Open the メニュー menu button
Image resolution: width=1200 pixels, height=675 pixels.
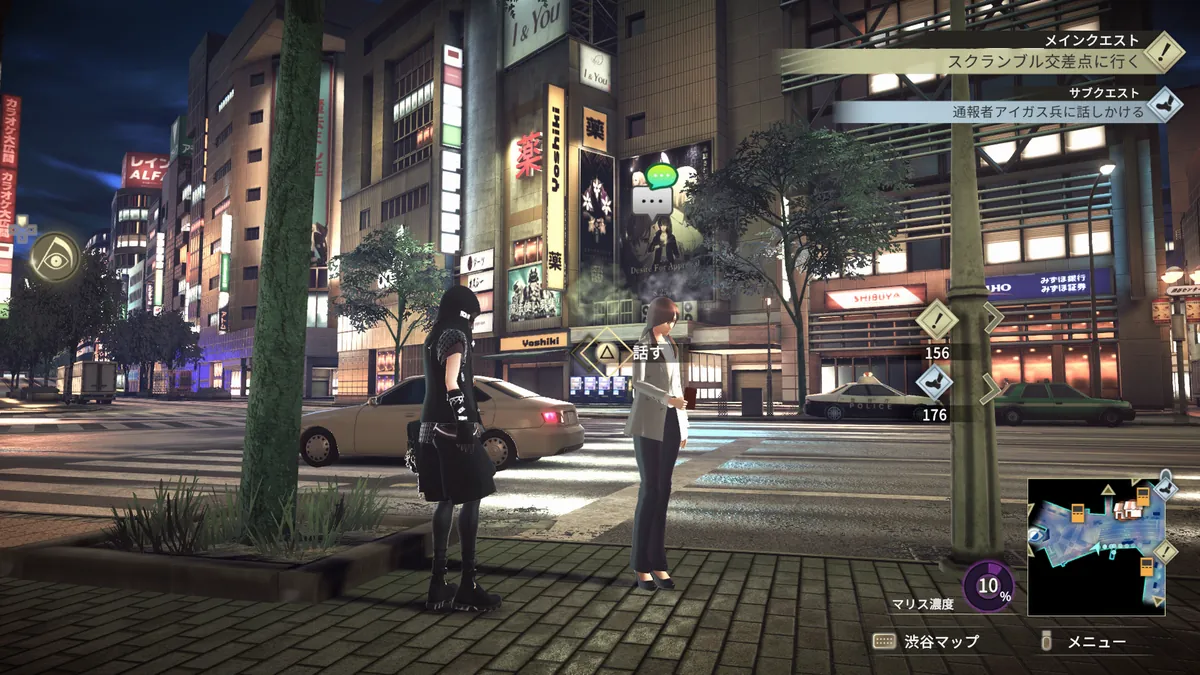click(x=1085, y=641)
